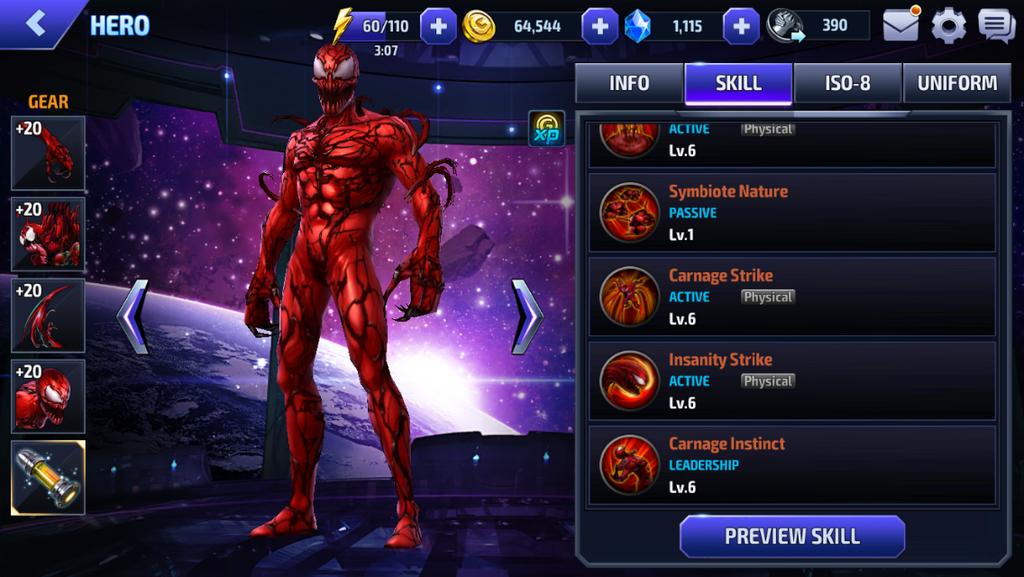Select the canister special gear slot
The height and width of the screenshot is (577, 1024).
[x=48, y=477]
